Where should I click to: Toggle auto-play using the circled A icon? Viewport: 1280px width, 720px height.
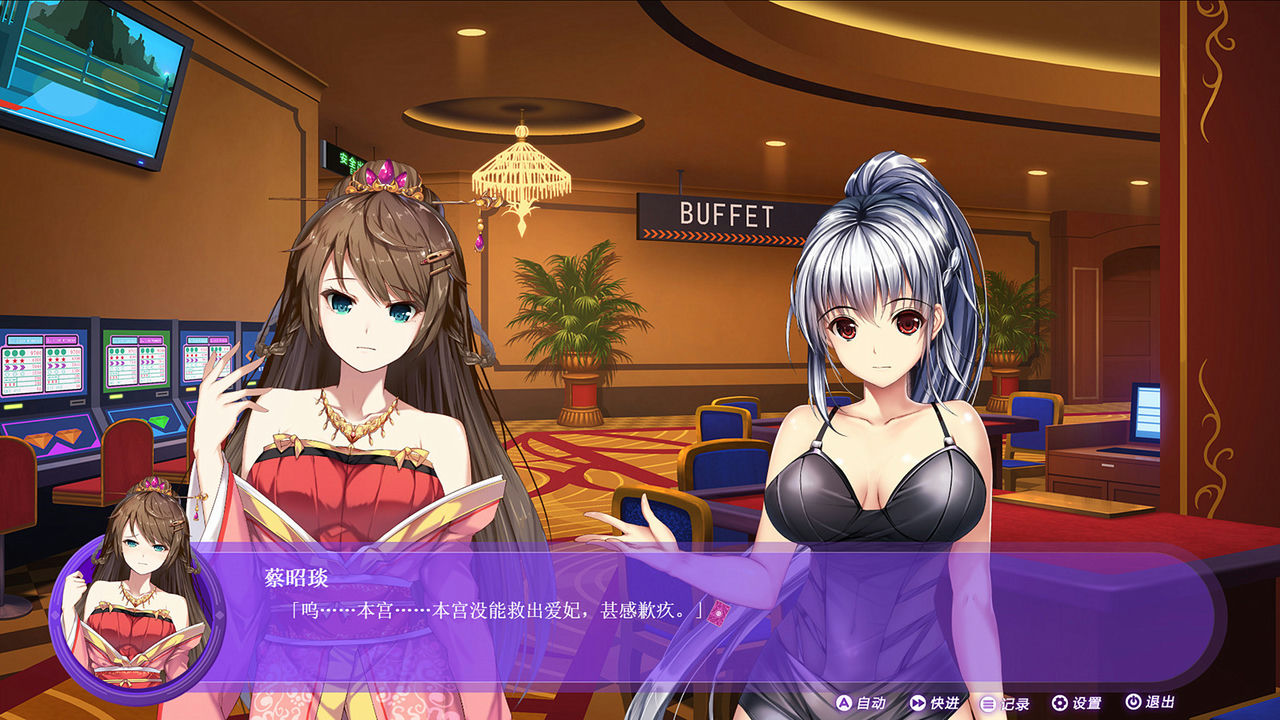tap(843, 705)
